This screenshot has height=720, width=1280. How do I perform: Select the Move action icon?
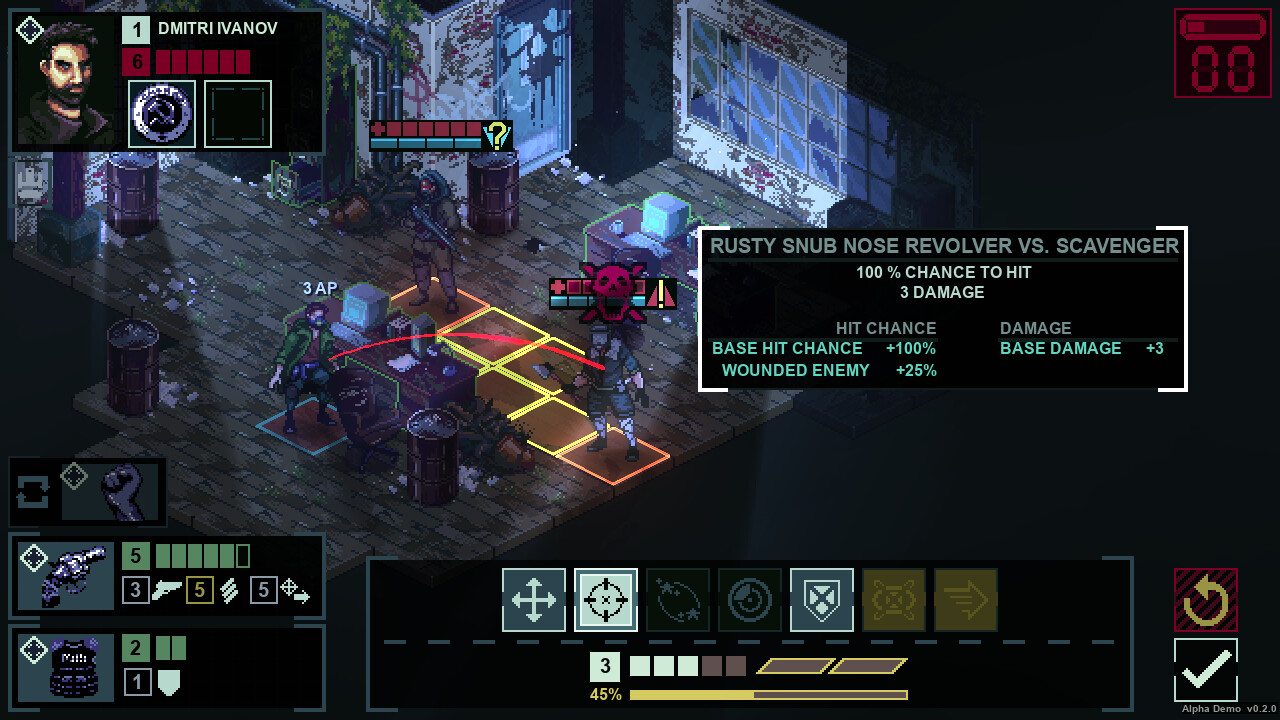pos(533,599)
